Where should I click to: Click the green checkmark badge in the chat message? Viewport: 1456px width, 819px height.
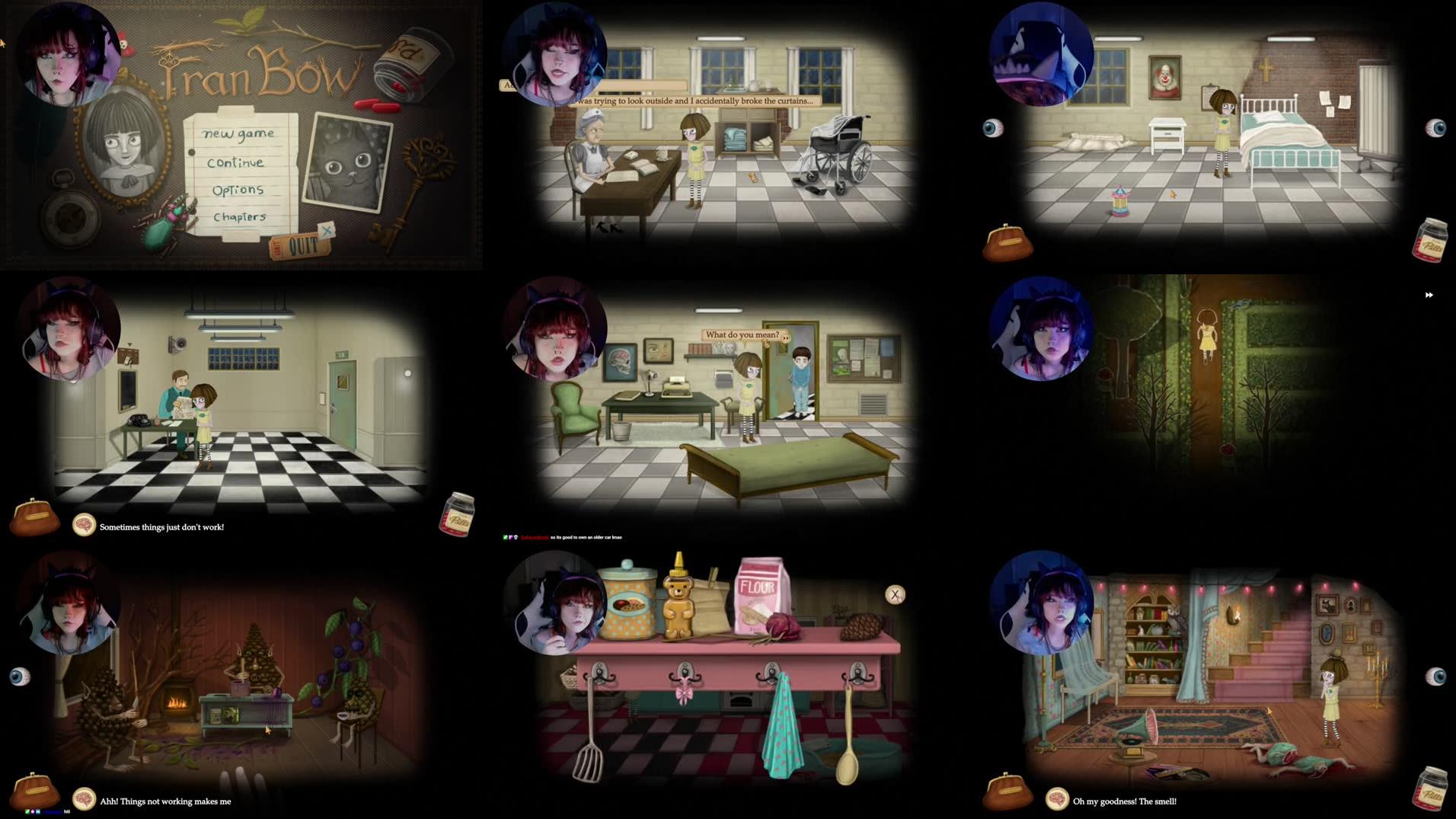[505, 537]
